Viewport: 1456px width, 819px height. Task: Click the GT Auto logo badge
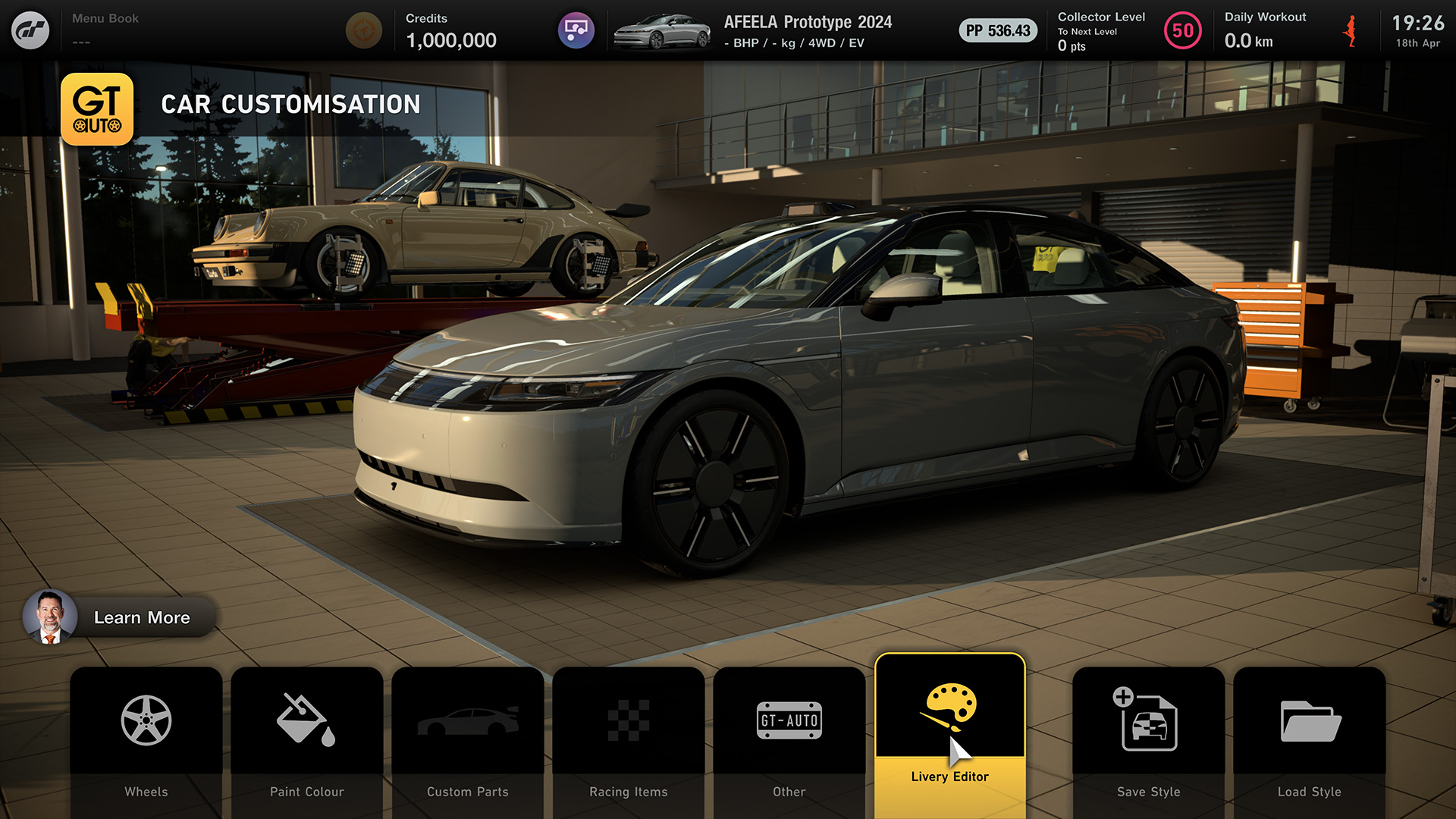97,109
